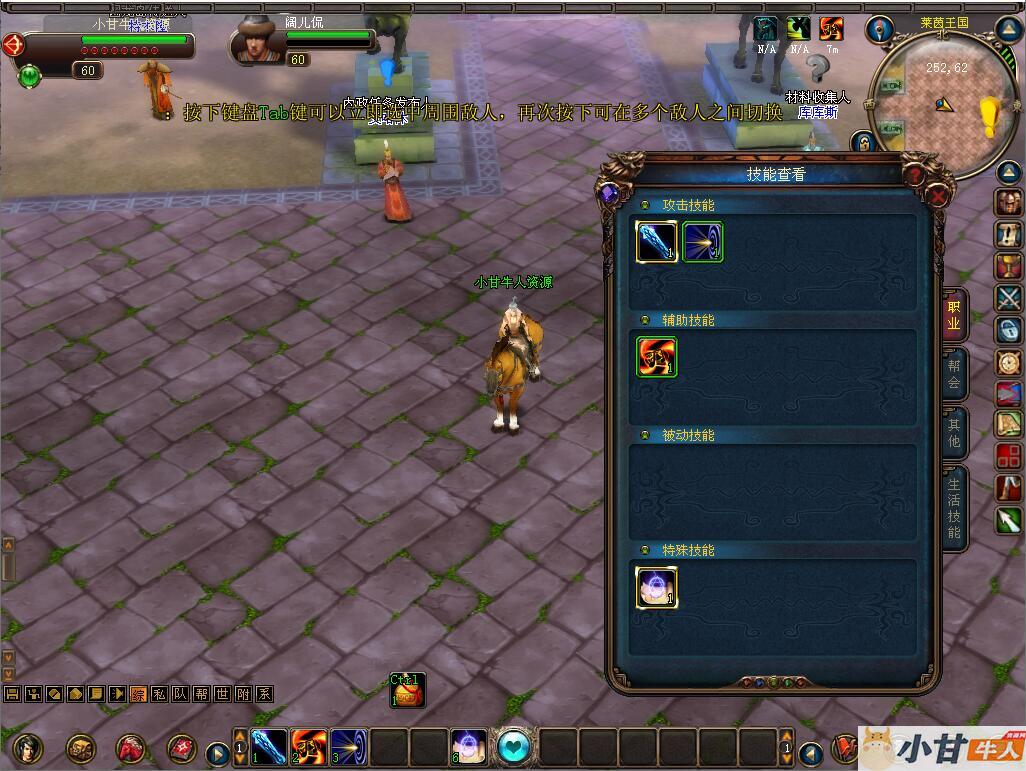
Task: Use the red mask skill in hotbar slot 2
Action: point(309,747)
